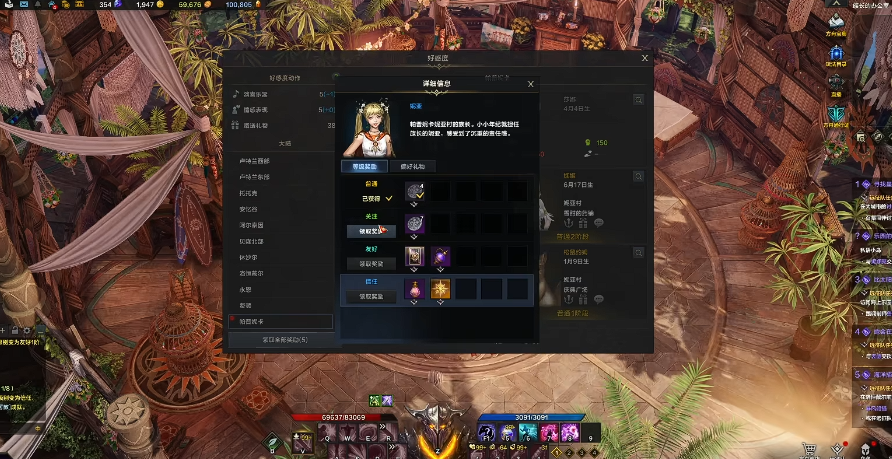The height and width of the screenshot is (459, 892).
Task: Open the magnifier on the top NPC card
Action: [637, 100]
